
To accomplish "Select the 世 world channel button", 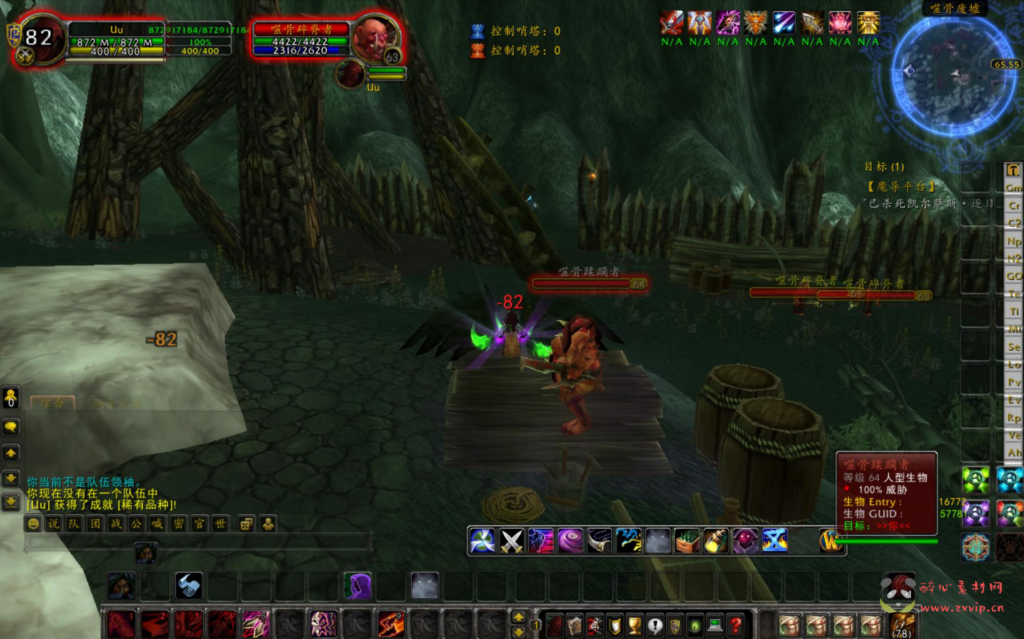I will pyautogui.click(x=220, y=523).
